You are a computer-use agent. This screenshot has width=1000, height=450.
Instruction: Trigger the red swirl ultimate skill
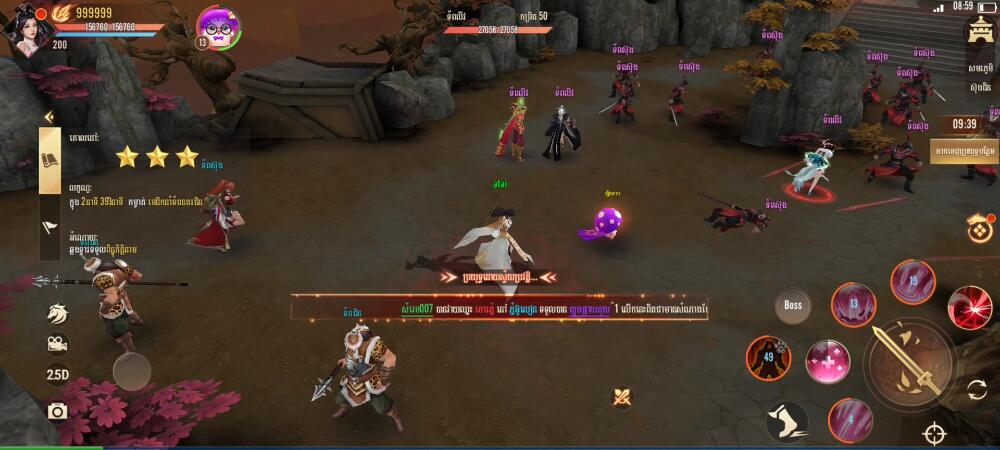(969, 307)
